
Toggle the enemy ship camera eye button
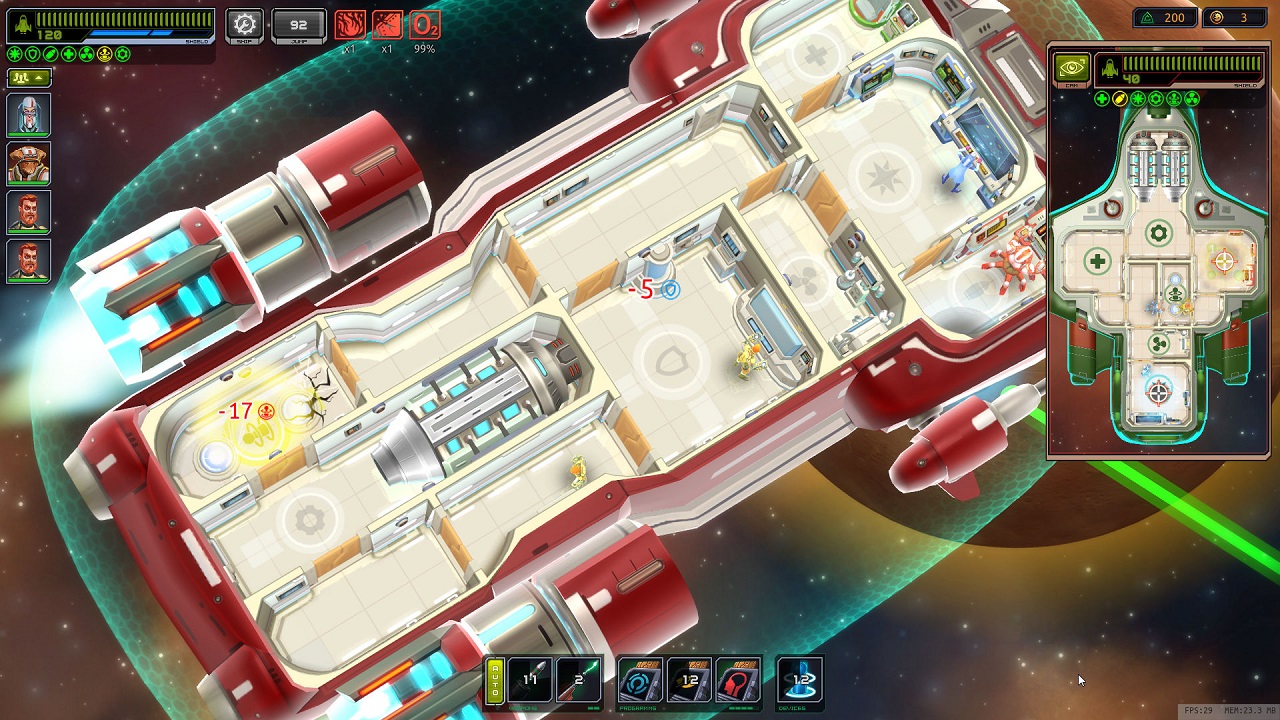click(1071, 68)
